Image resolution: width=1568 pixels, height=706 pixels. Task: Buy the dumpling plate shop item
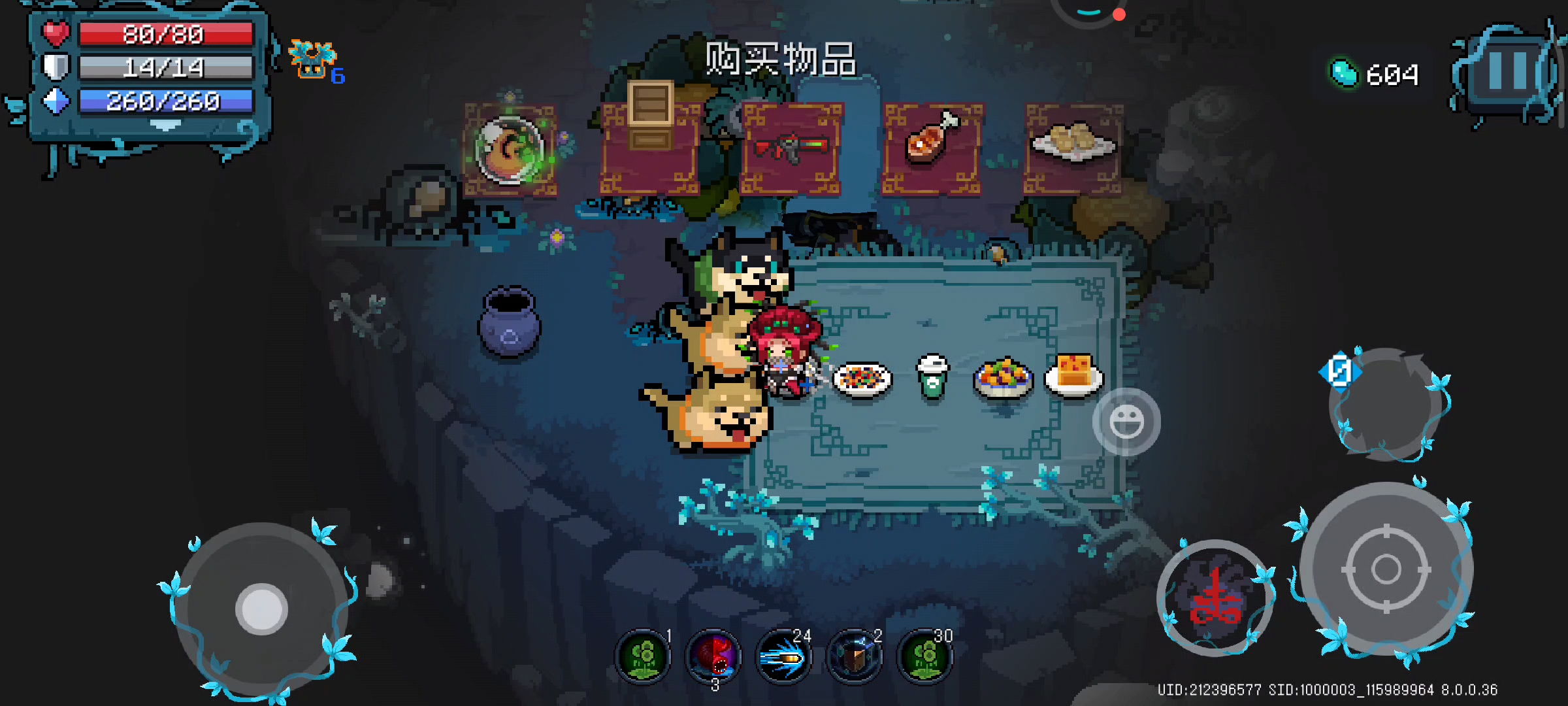(1075, 143)
